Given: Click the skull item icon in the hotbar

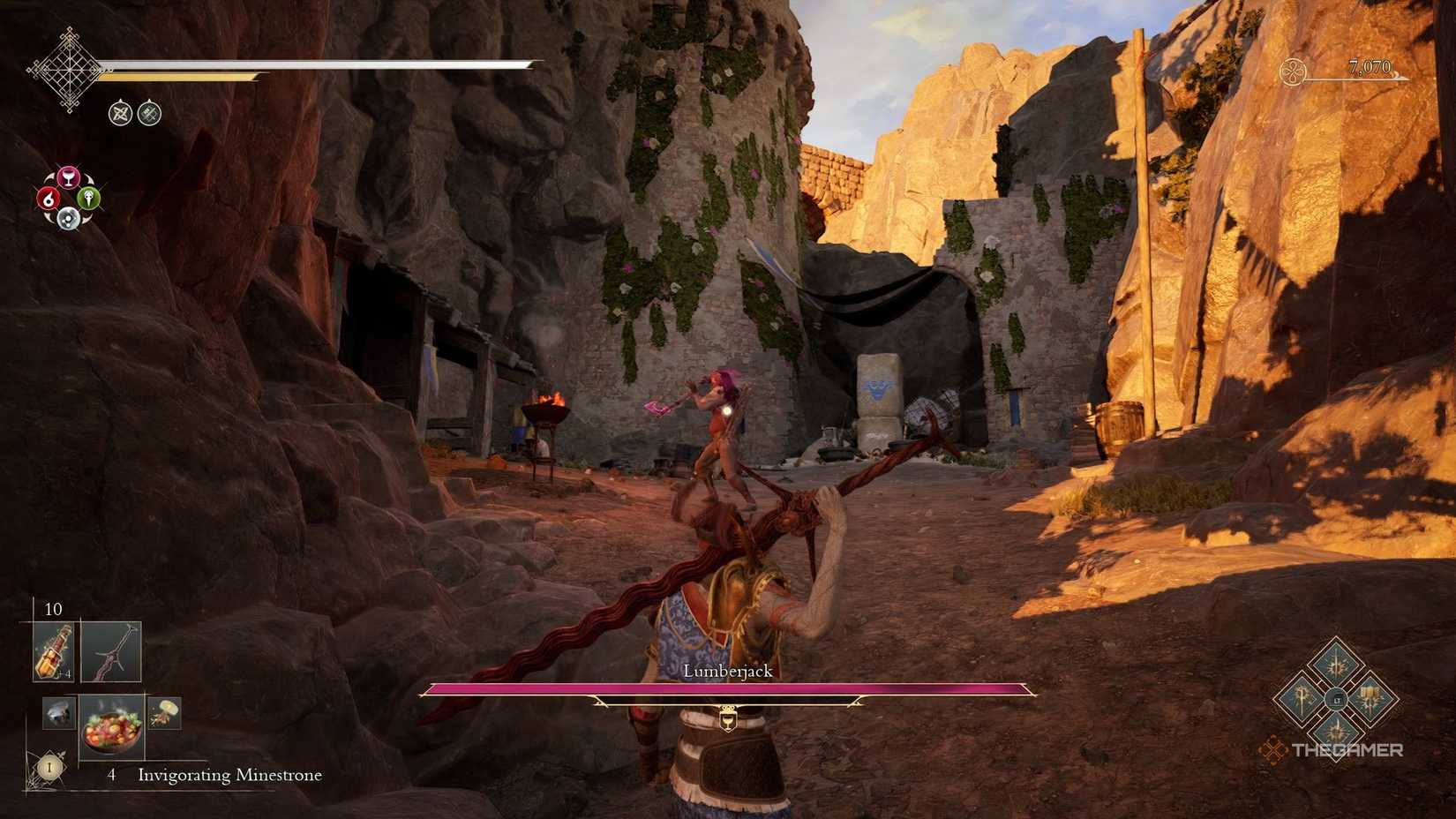Looking at the screenshot, I should coord(58,713).
